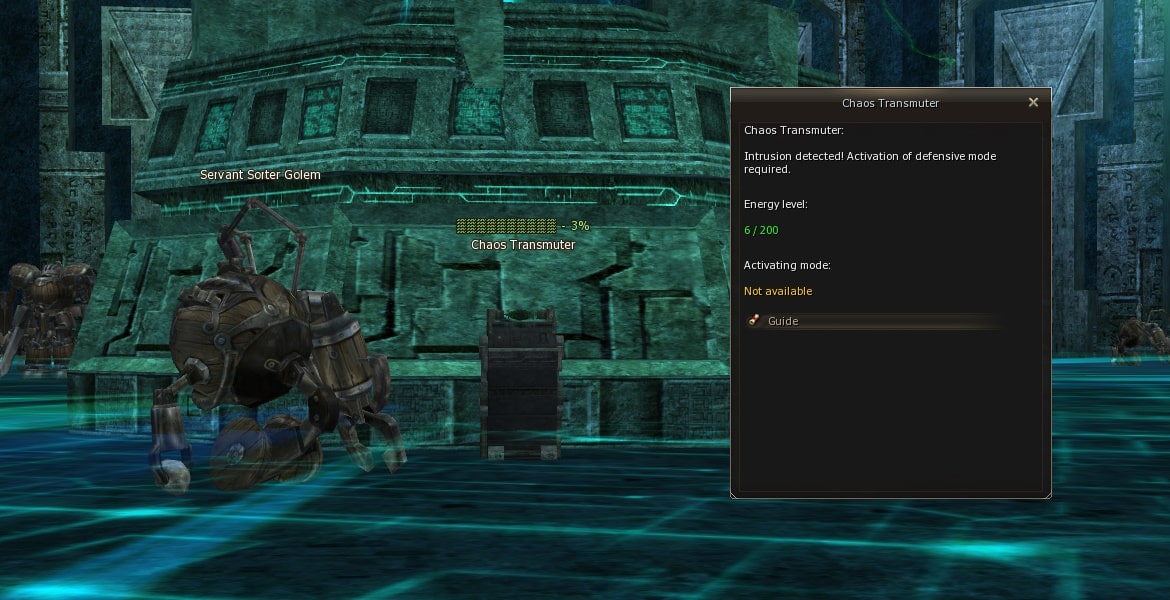The height and width of the screenshot is (600, 1170).
Task: Open the Guide dialogue option
Action: pos(783,321)
